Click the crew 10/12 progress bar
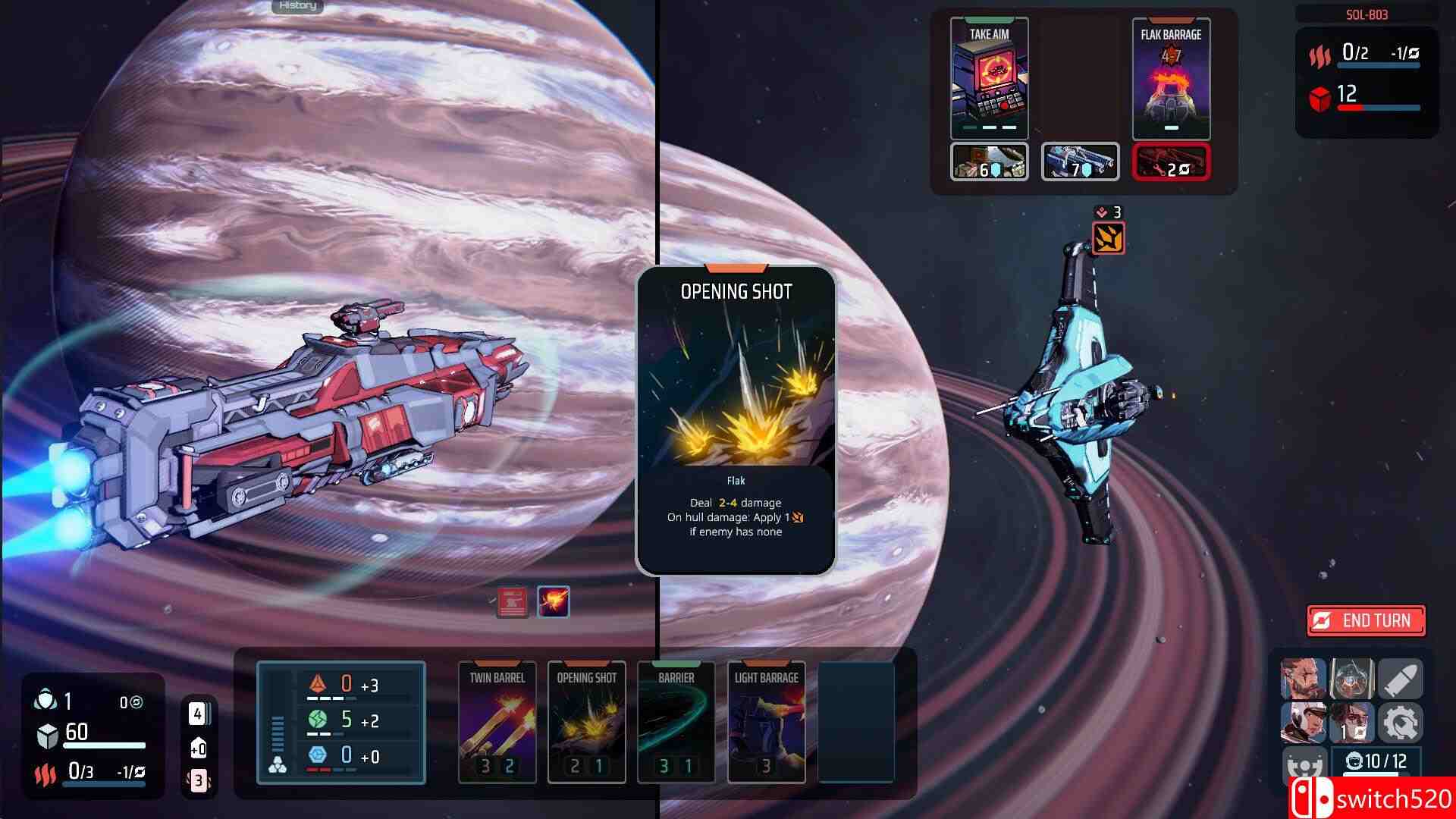Image resolution: width=1456 pixels, height=819 pixels. (1376, 763)
